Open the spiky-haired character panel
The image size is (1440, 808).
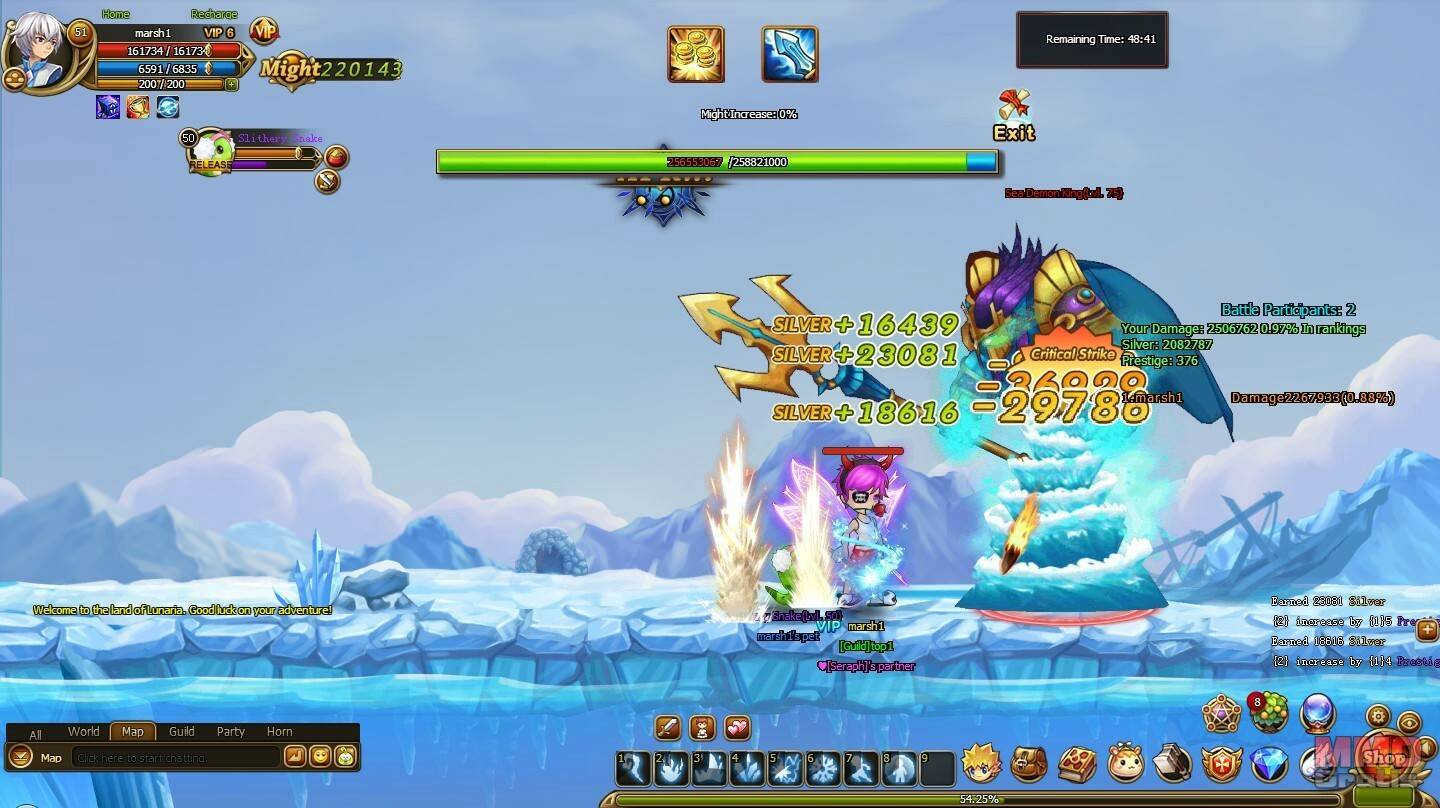pyautogui.click(x=981, y=764)
